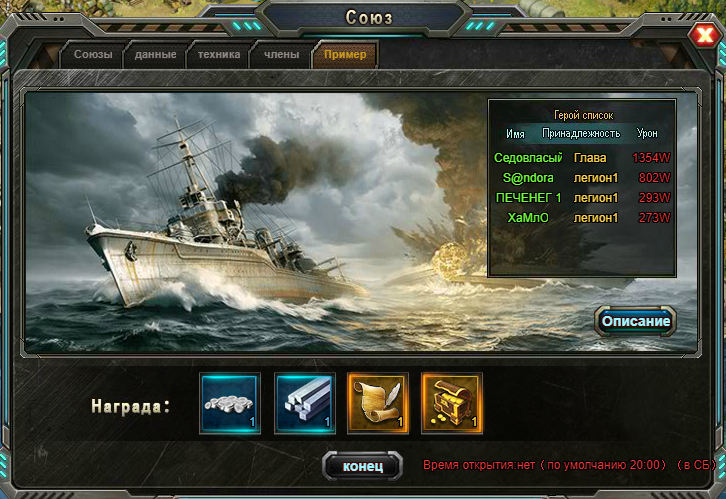Screen dimensions: 726x499
Task: Click the Описание button
Action: coord(635,321)
